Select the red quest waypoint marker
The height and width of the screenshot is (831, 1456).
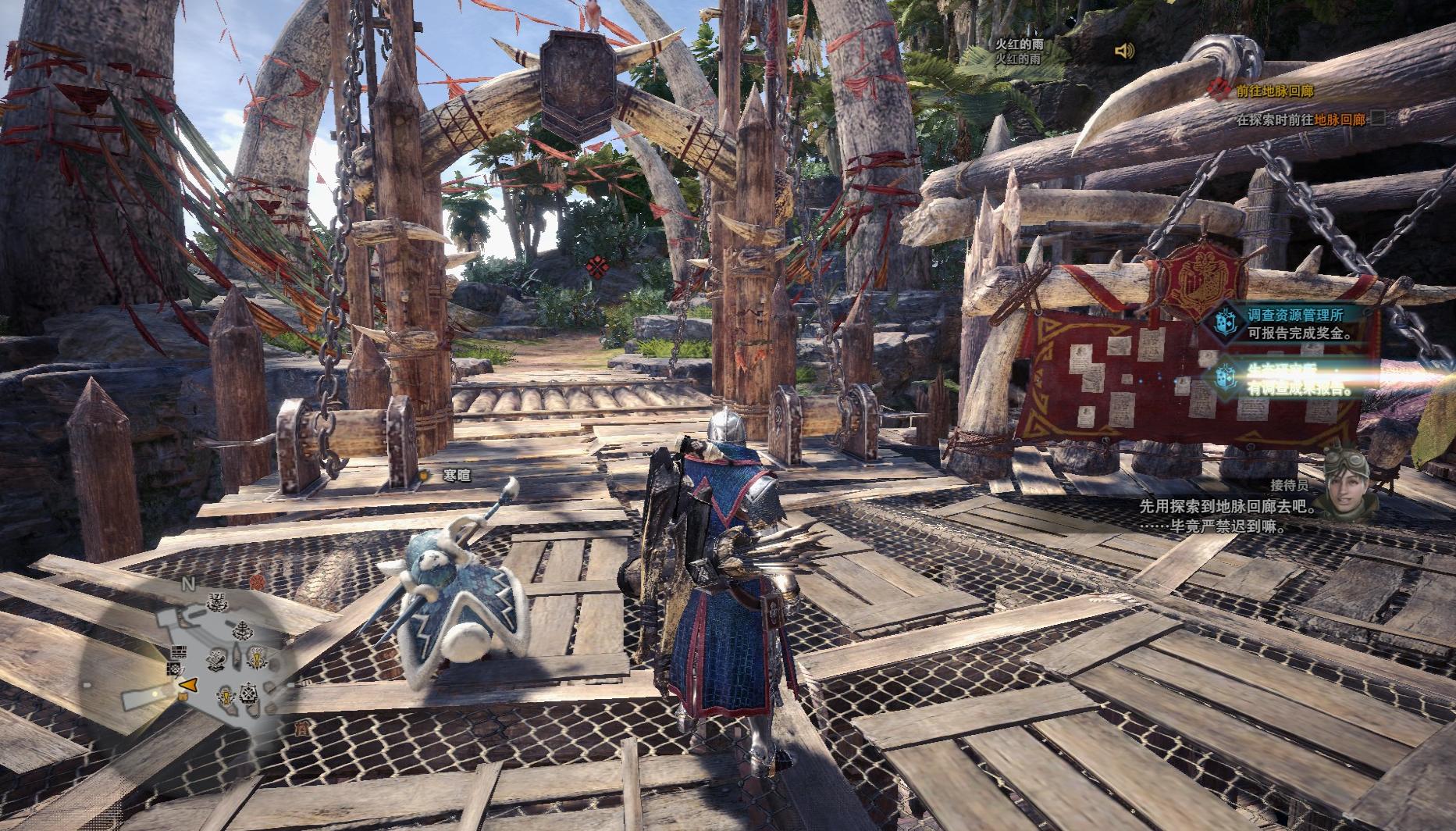coord(598,266)
